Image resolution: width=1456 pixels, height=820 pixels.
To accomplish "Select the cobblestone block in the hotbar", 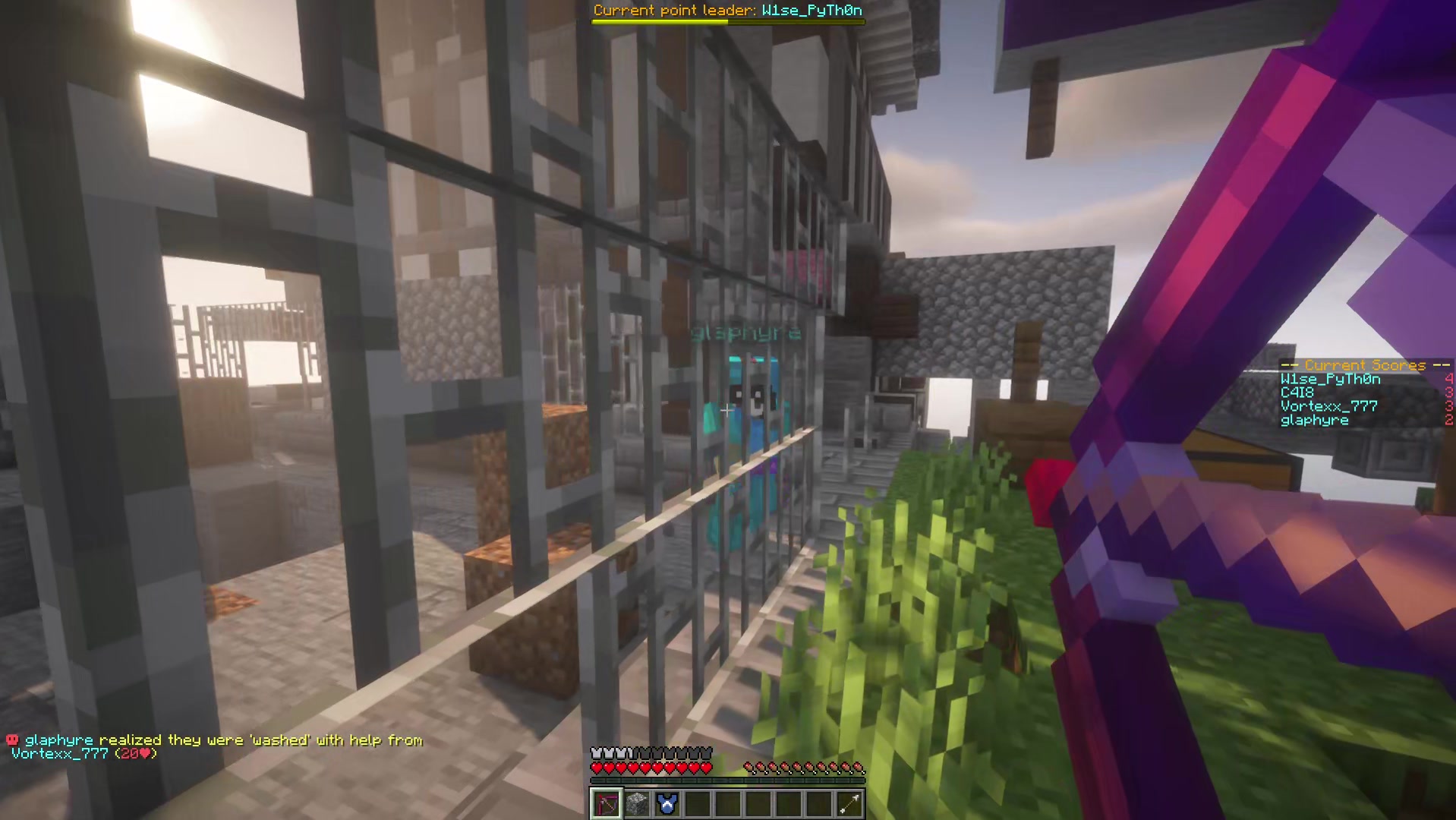I will (x=636, y=803).
